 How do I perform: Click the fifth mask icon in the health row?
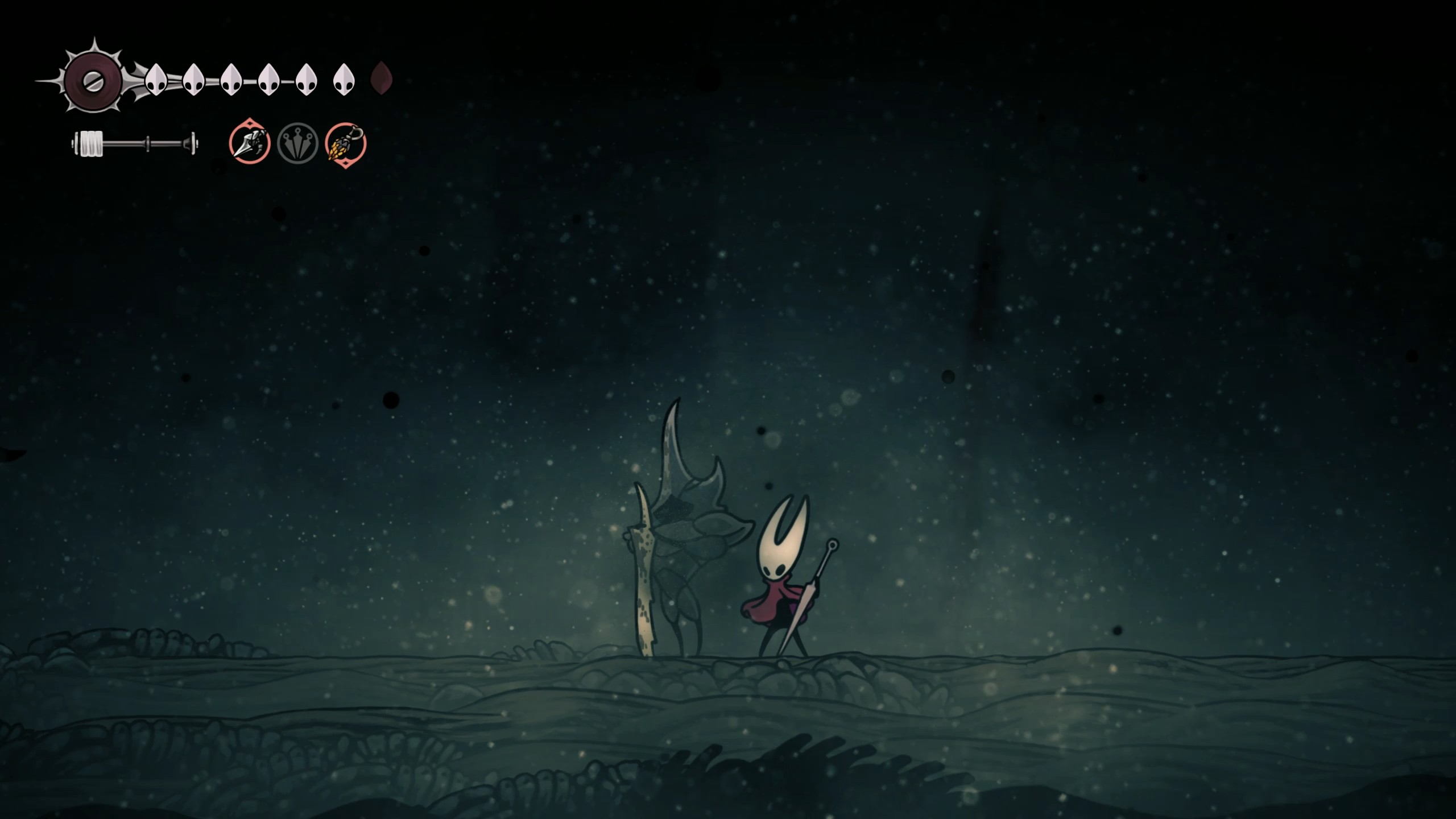pos(305,80)
